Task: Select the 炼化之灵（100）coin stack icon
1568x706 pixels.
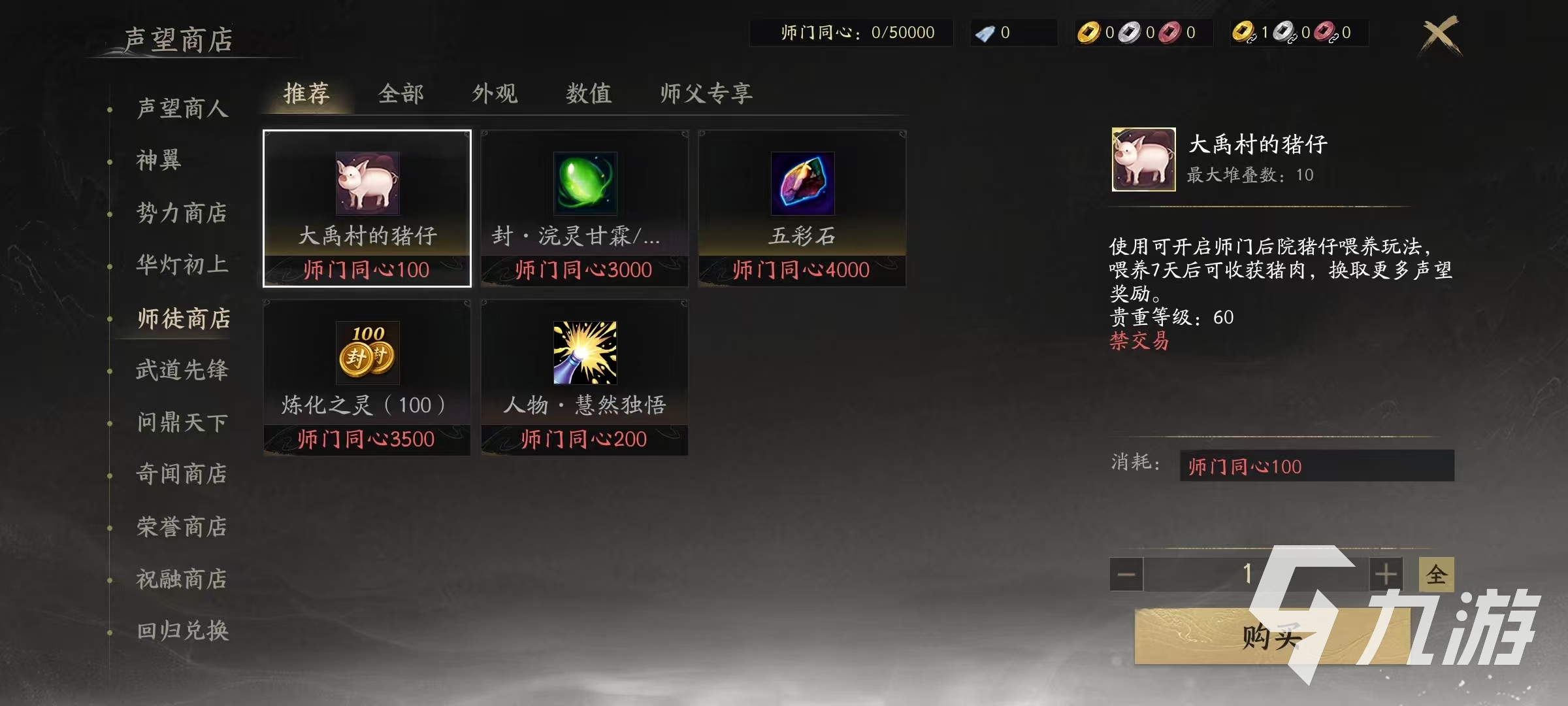Action: click(366, 353)
